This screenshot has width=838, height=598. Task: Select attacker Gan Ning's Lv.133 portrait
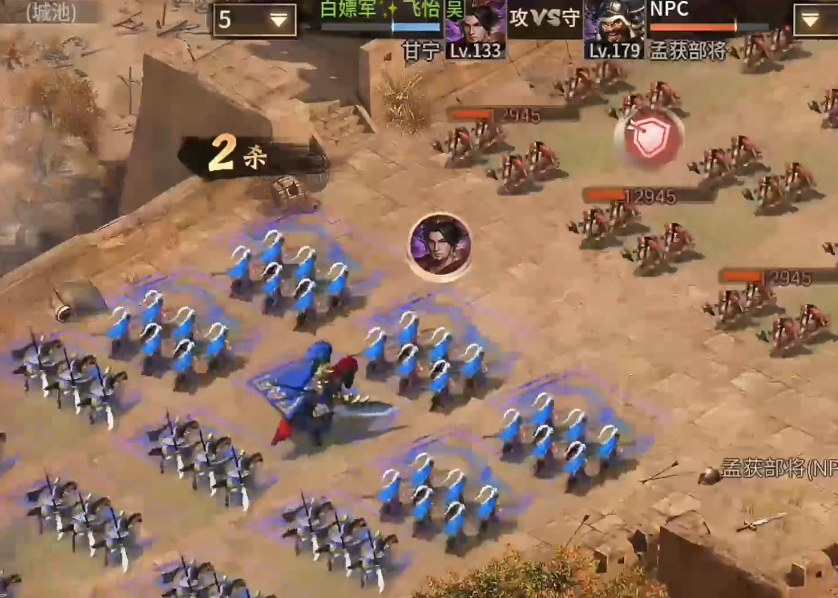click(478, 27)
